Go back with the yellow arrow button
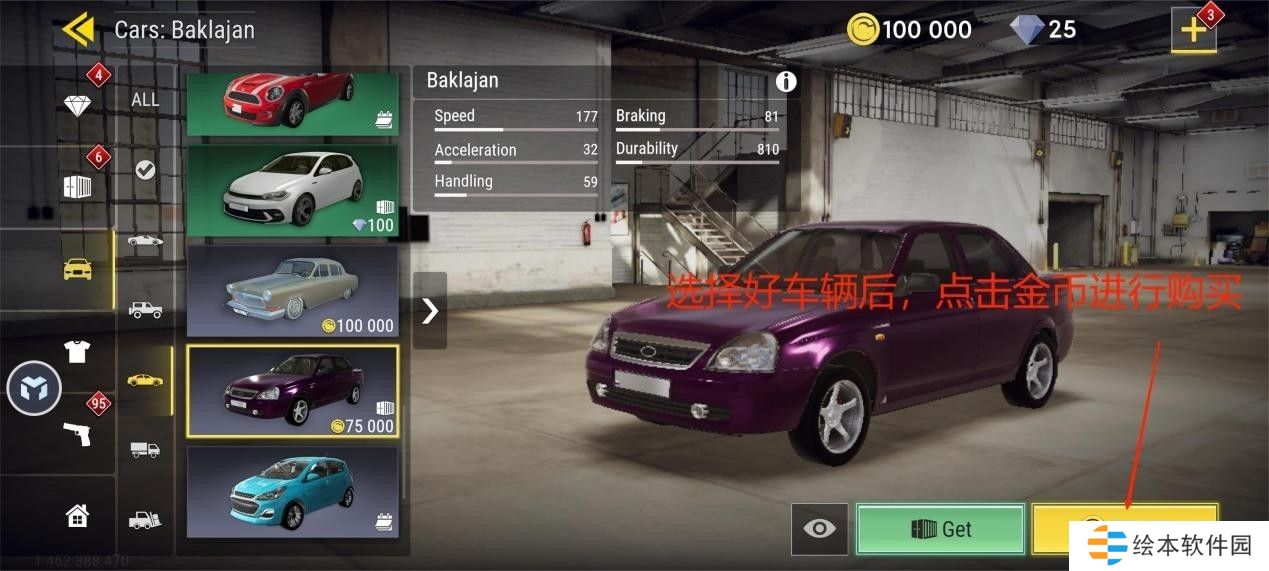The width and height of the screenshot is (1269, 571). pos(78,29)
